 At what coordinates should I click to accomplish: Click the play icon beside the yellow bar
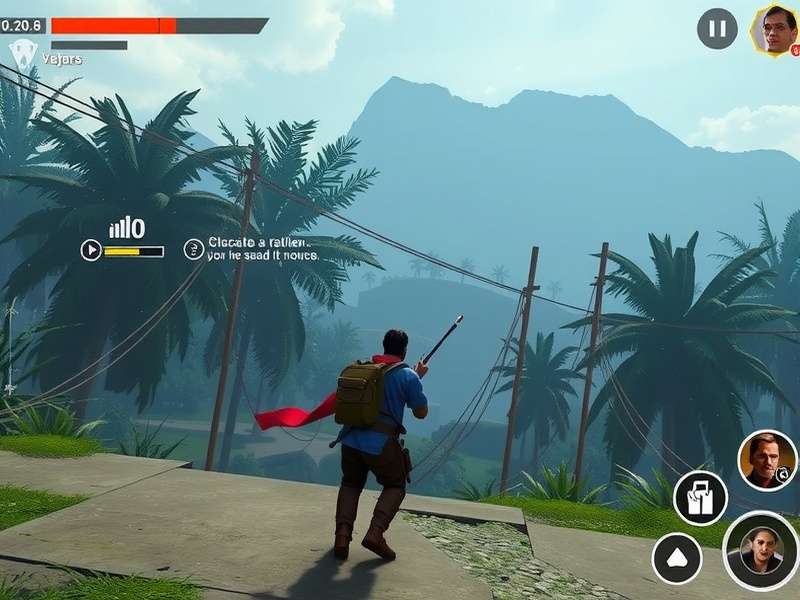[x=91, y=250]
